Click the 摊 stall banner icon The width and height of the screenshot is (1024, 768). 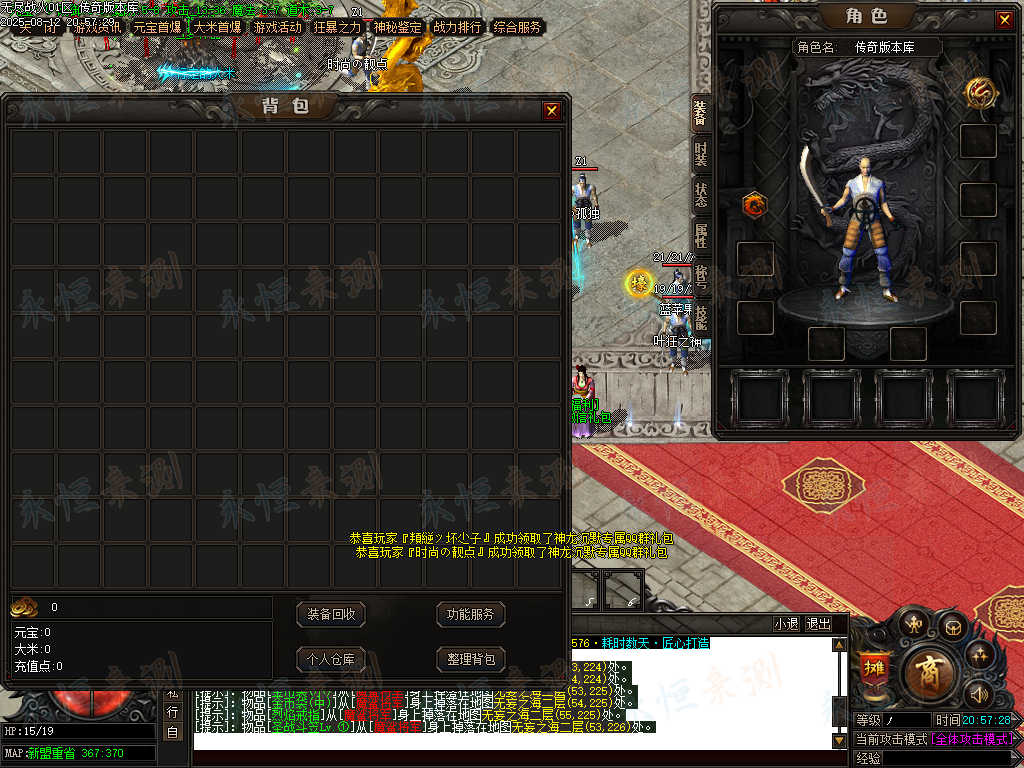pos(872,668)
